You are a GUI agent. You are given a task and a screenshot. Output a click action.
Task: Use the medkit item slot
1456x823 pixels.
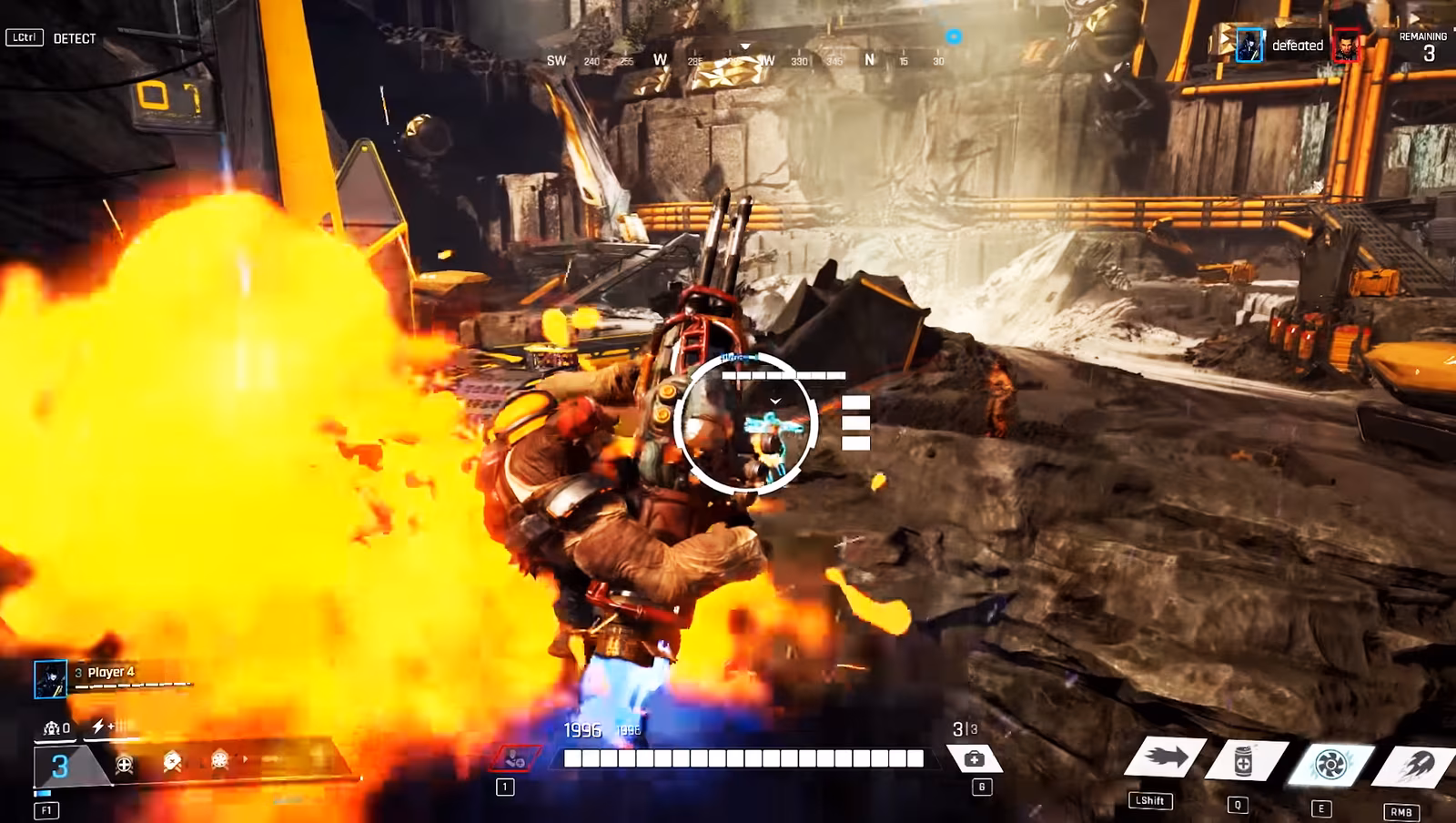(x=974, y=758)
